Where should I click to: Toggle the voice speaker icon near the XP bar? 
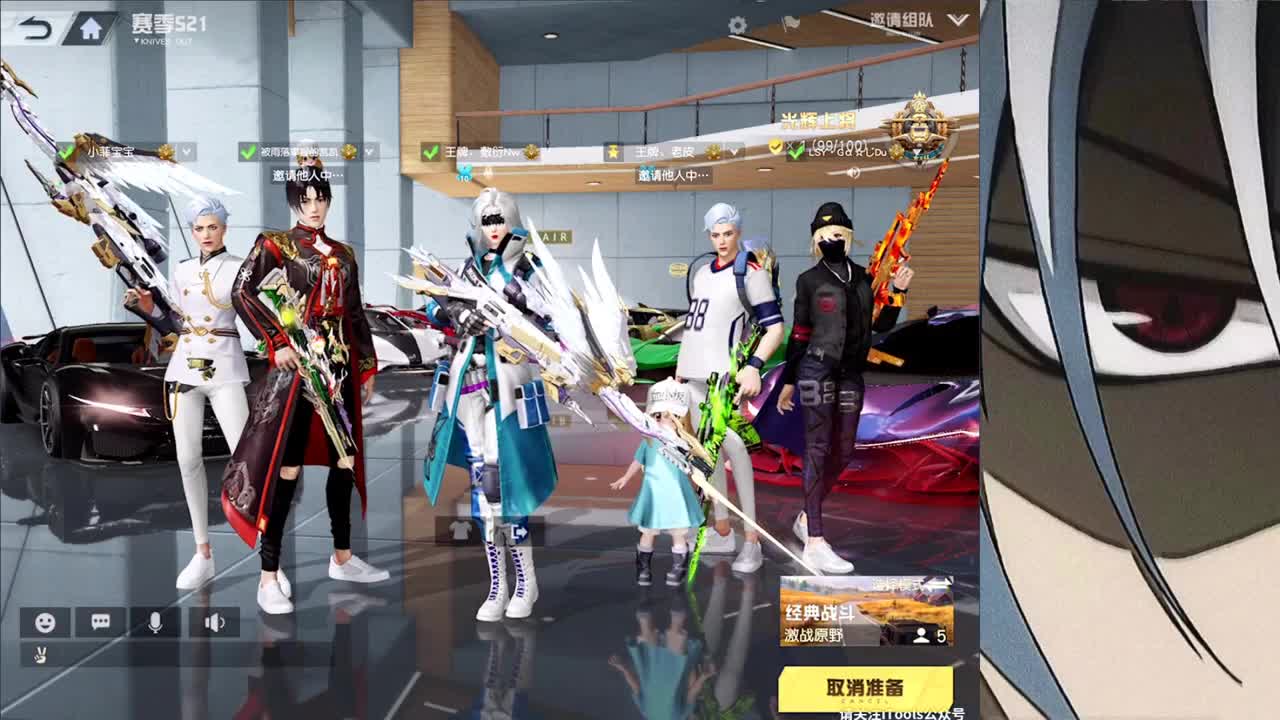tap(853, 172)
